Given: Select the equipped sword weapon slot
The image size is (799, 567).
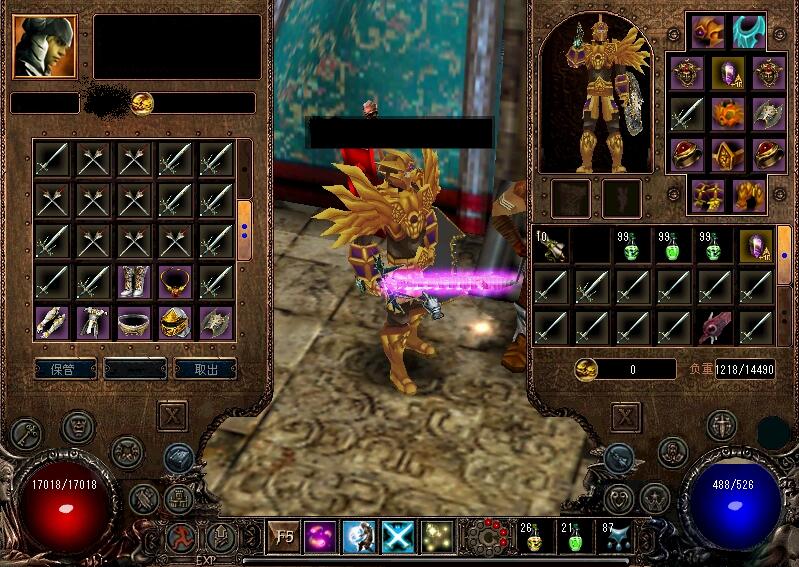Looking at the screenshot, I should [x=686, y=113].
